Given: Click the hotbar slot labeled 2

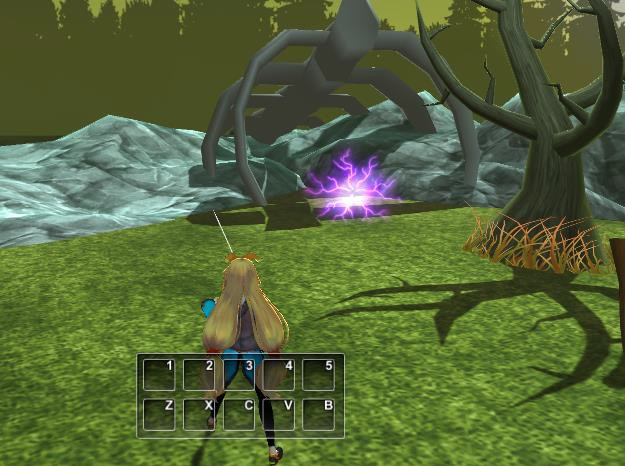Looking at the screenshot, I should tap(199, 375).
